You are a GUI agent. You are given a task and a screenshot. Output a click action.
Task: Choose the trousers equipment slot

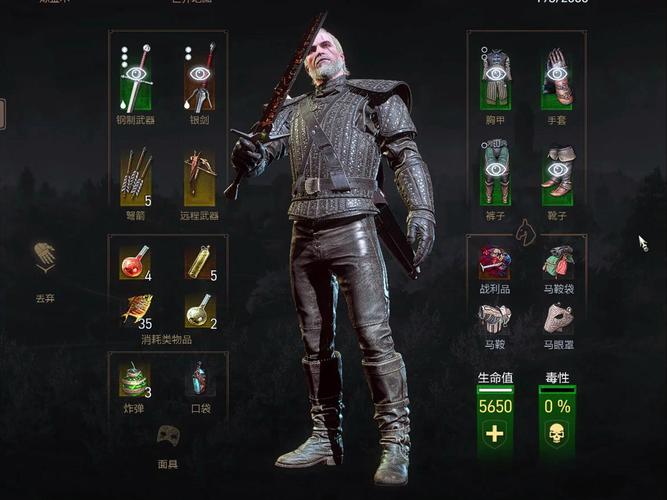[495, 172]
